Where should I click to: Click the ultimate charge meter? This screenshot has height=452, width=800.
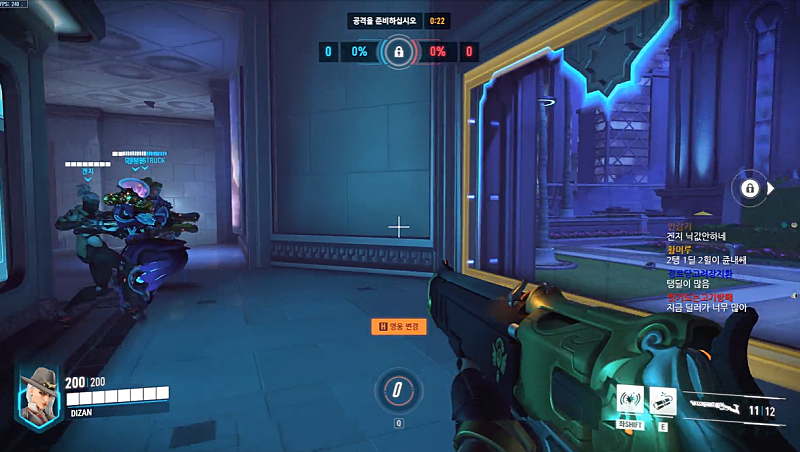pos(398,389)
